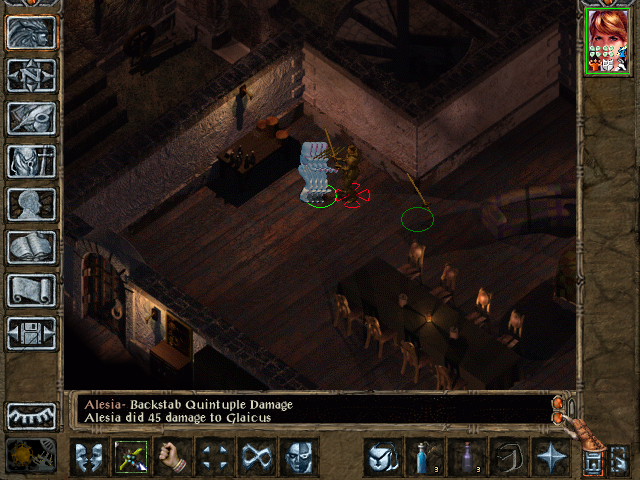Open the area map
640x480 pixels.
31,75
